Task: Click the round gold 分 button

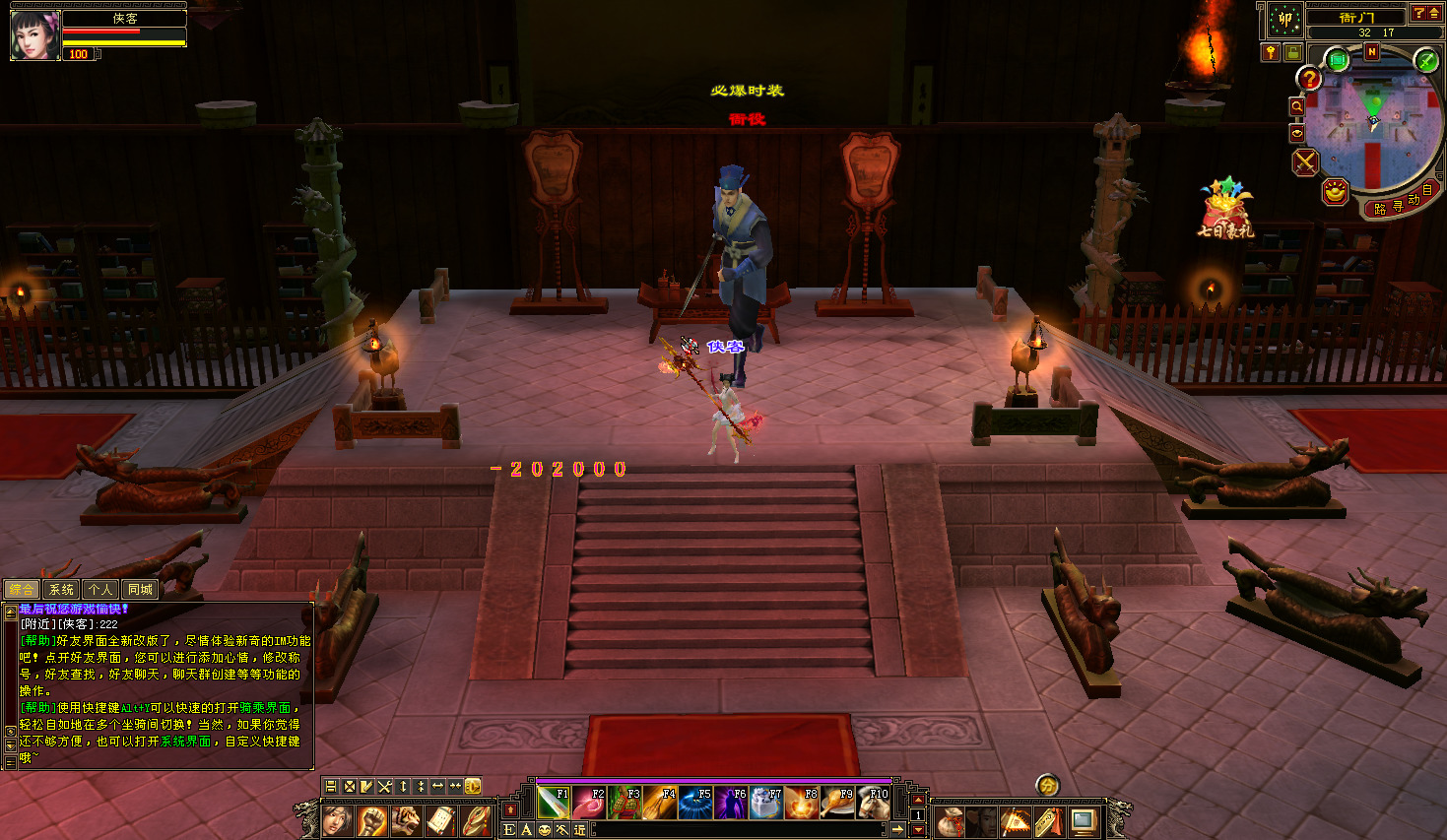Action: click(1047, 785)
